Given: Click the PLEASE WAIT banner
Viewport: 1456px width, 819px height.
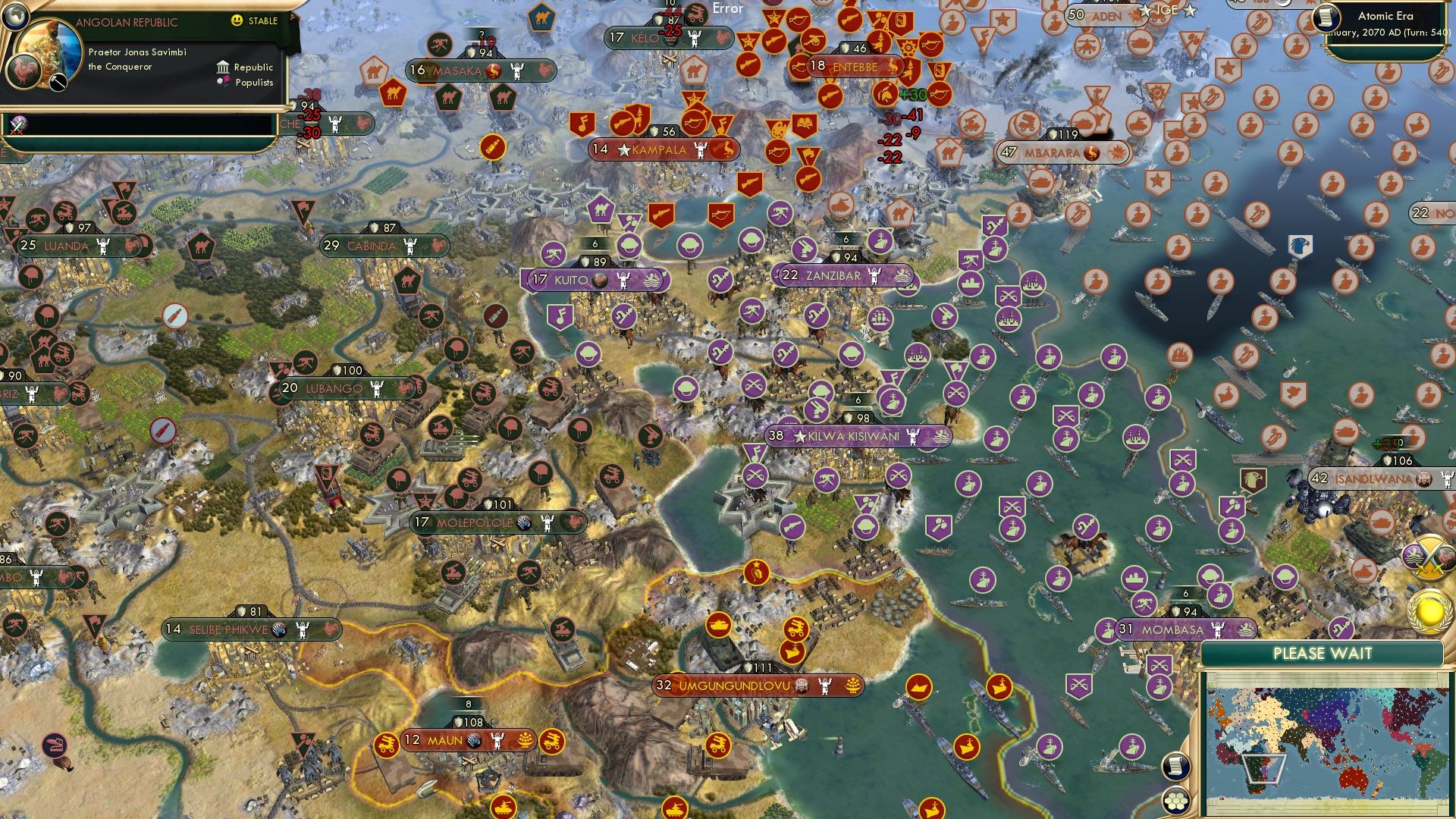Looking at the screenshot, I should point(1323,652).
